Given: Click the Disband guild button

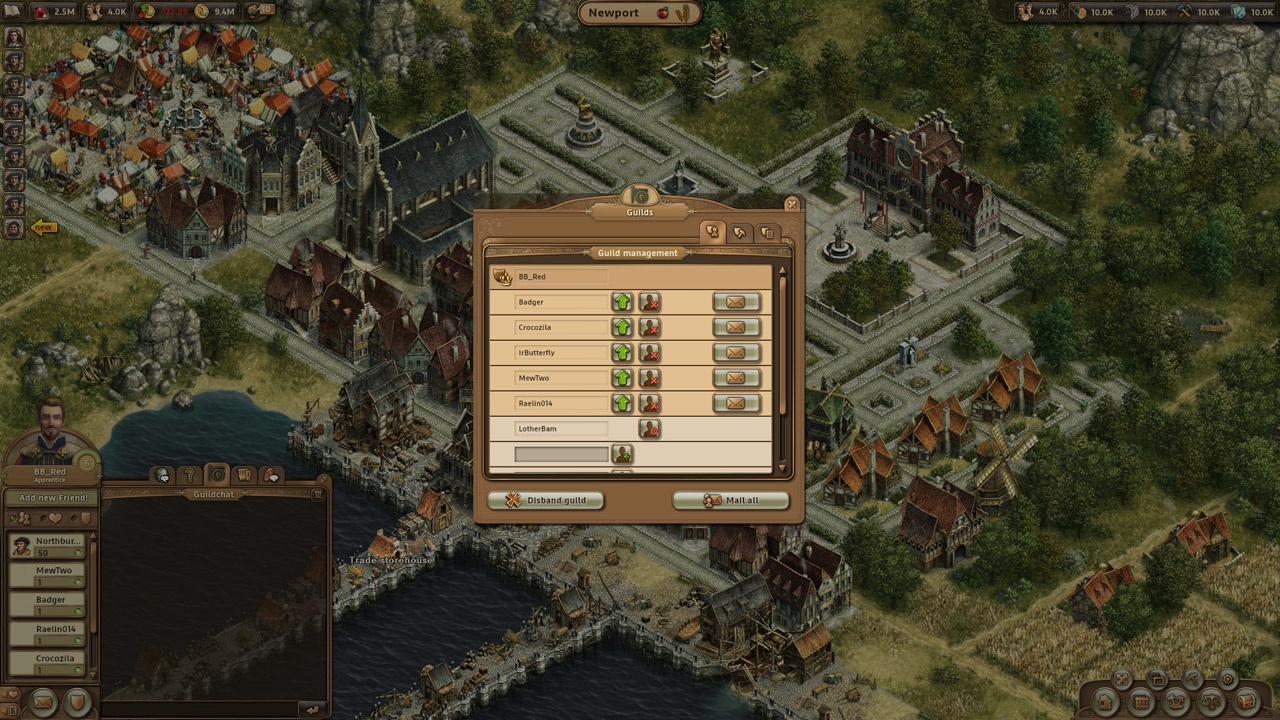Looking at the screenshot, I should pyautogui.click(x=546, y=500).
